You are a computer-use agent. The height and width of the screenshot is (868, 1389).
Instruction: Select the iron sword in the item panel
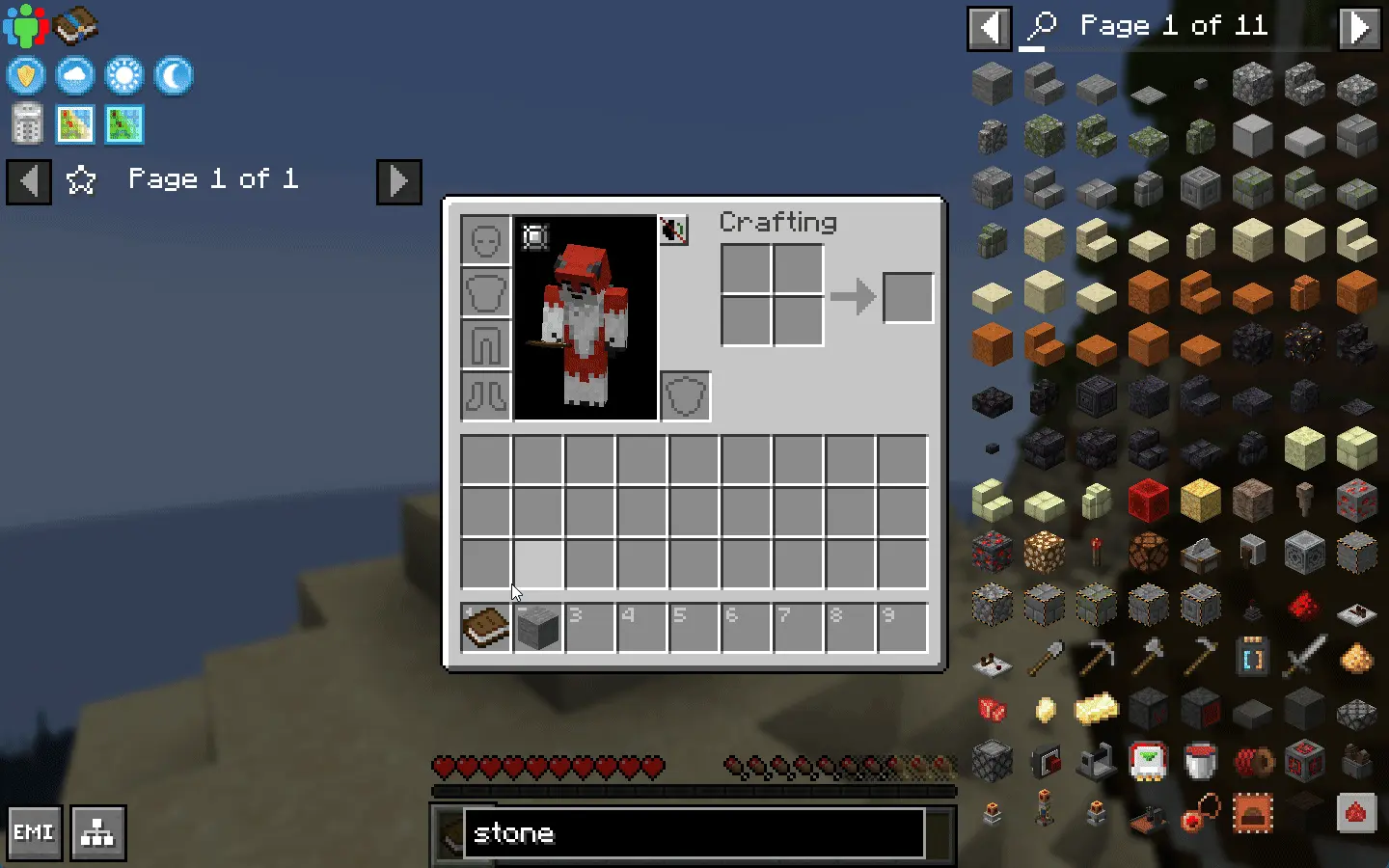1304,658
